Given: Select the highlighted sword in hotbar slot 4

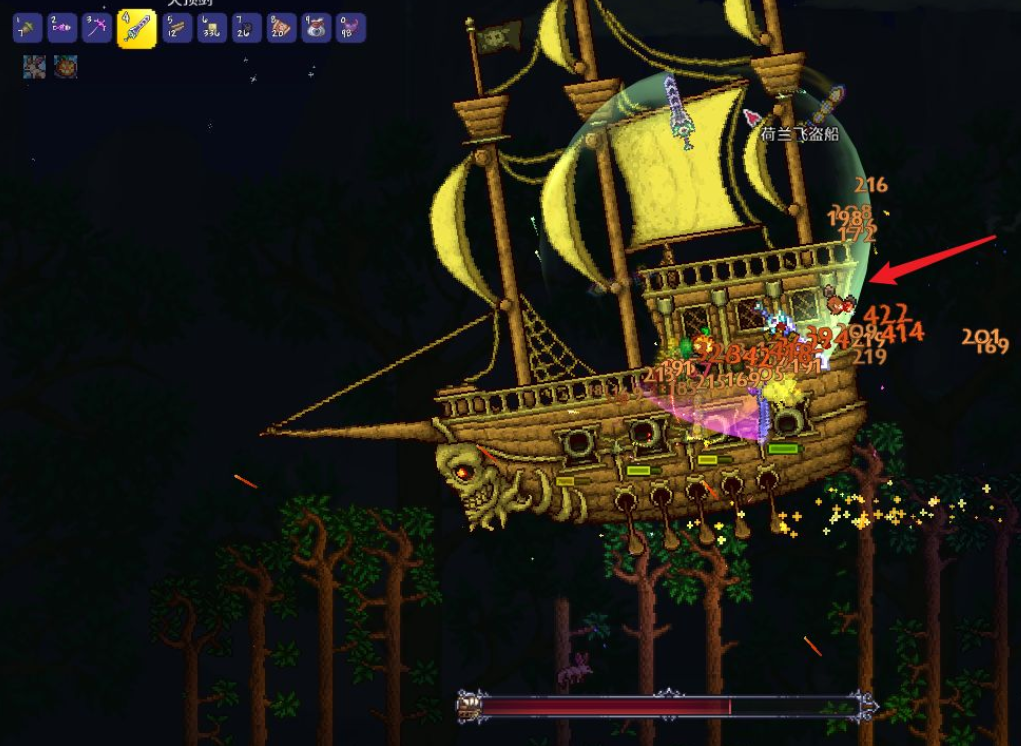Looking at the screenshot, I should coord(136,28).
